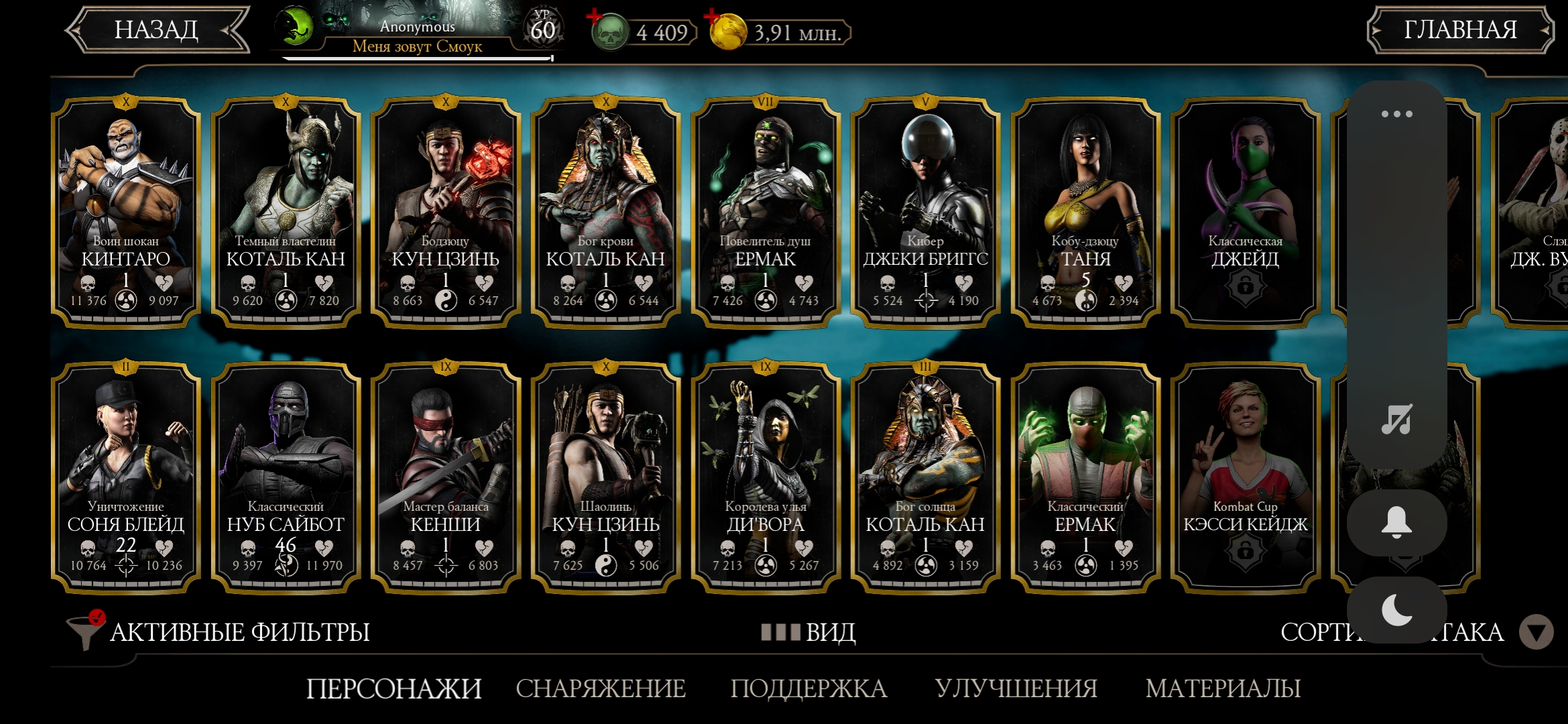Screen dimensions: 1568x724
Task: View the locked Kombat Cup Кэсси Кейдж card
Action: [x=1245, y=476]
